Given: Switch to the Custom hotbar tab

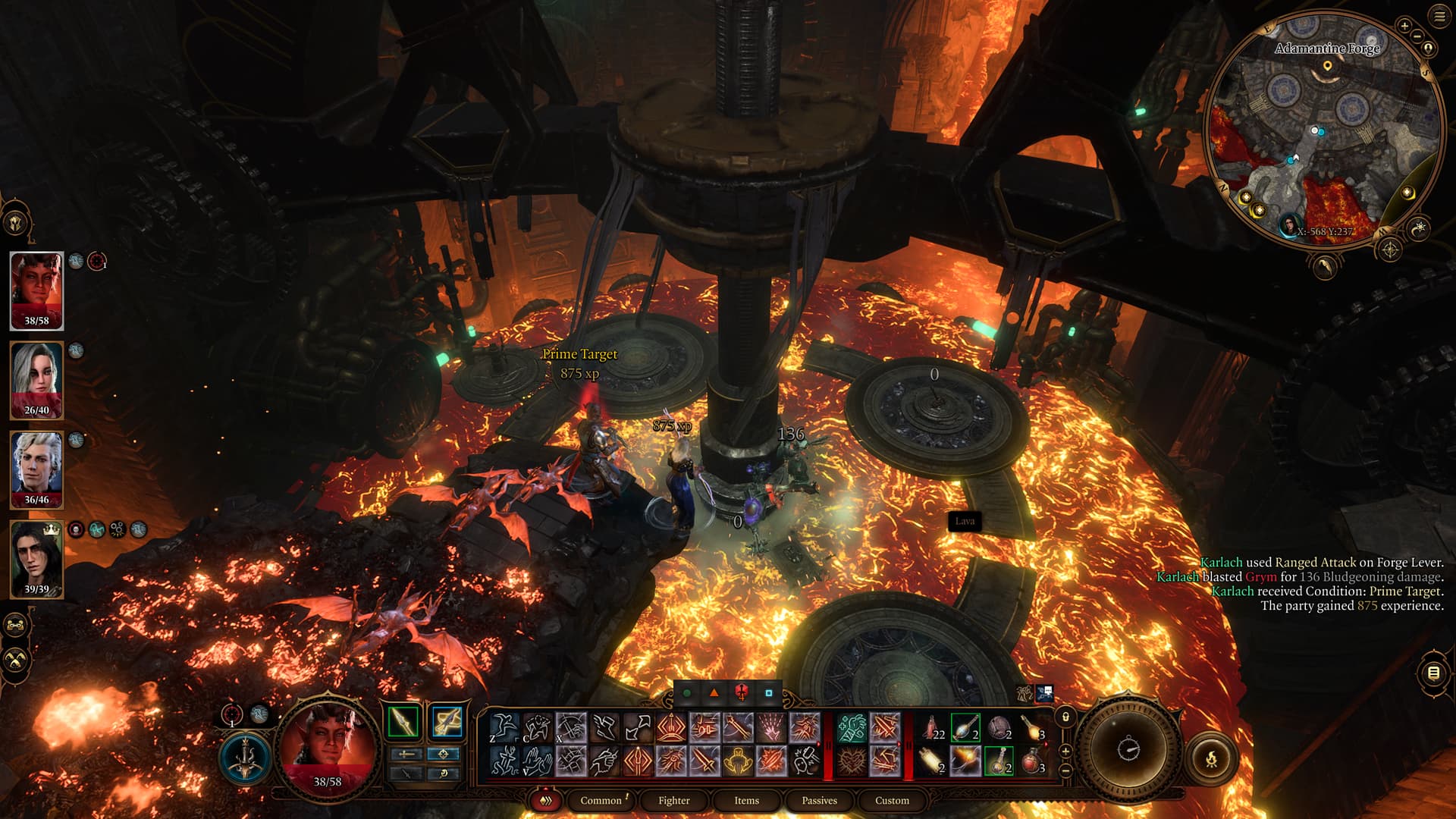Looking at the screenshot, I should click(892, 800).
